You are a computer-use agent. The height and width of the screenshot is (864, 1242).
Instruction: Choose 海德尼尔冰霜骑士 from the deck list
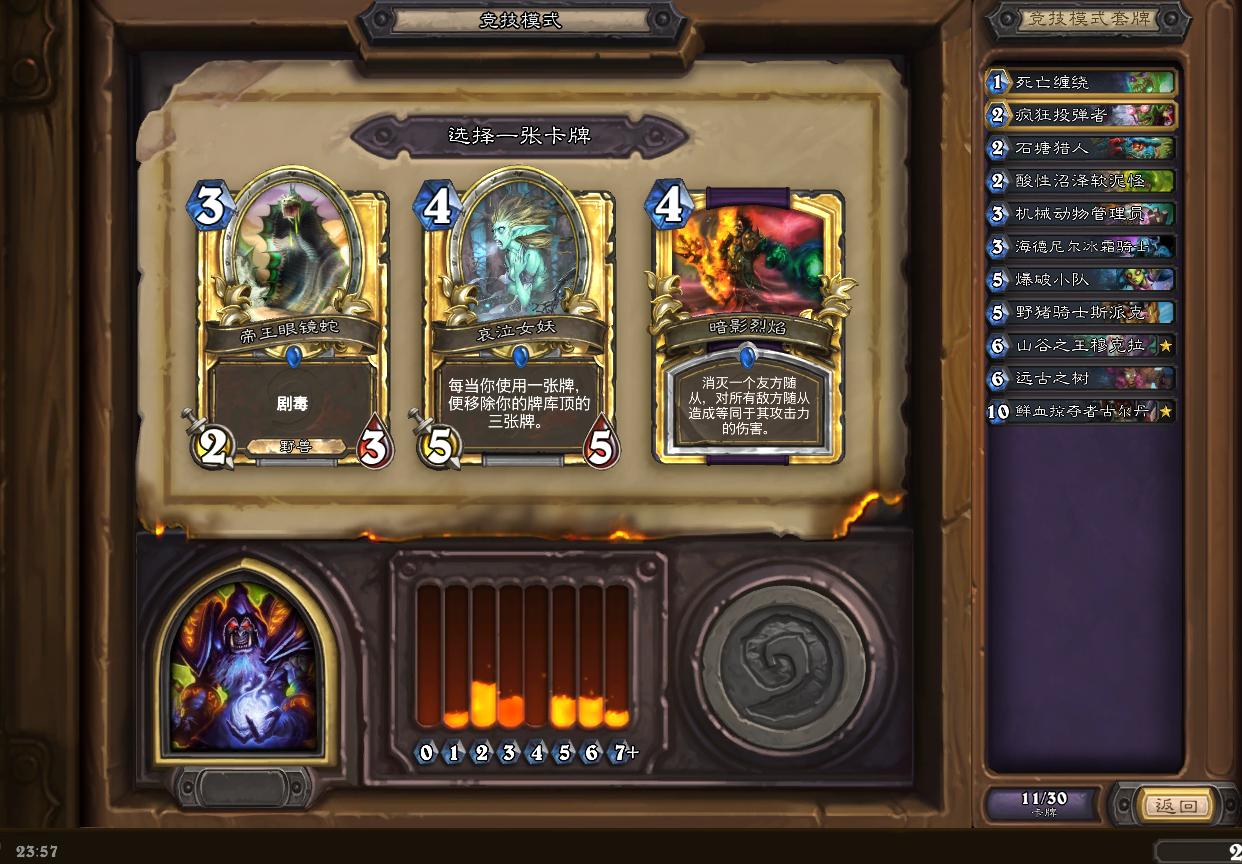click(1080, 247)
